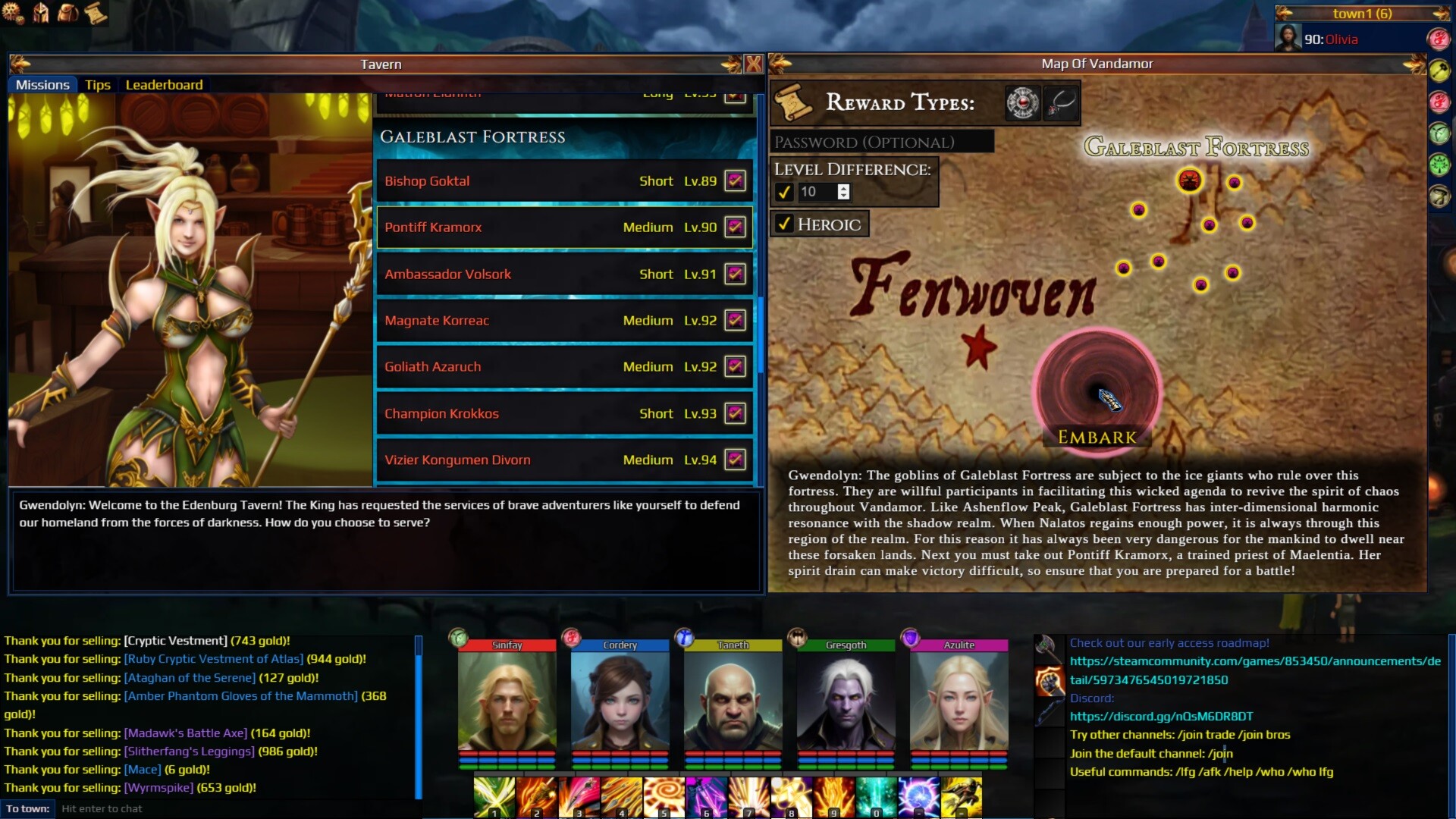This screenshot has height=819, width=1456.
Task: Open the scroll/quest icon in top-left toolbar
Action: tap(96, 12)
